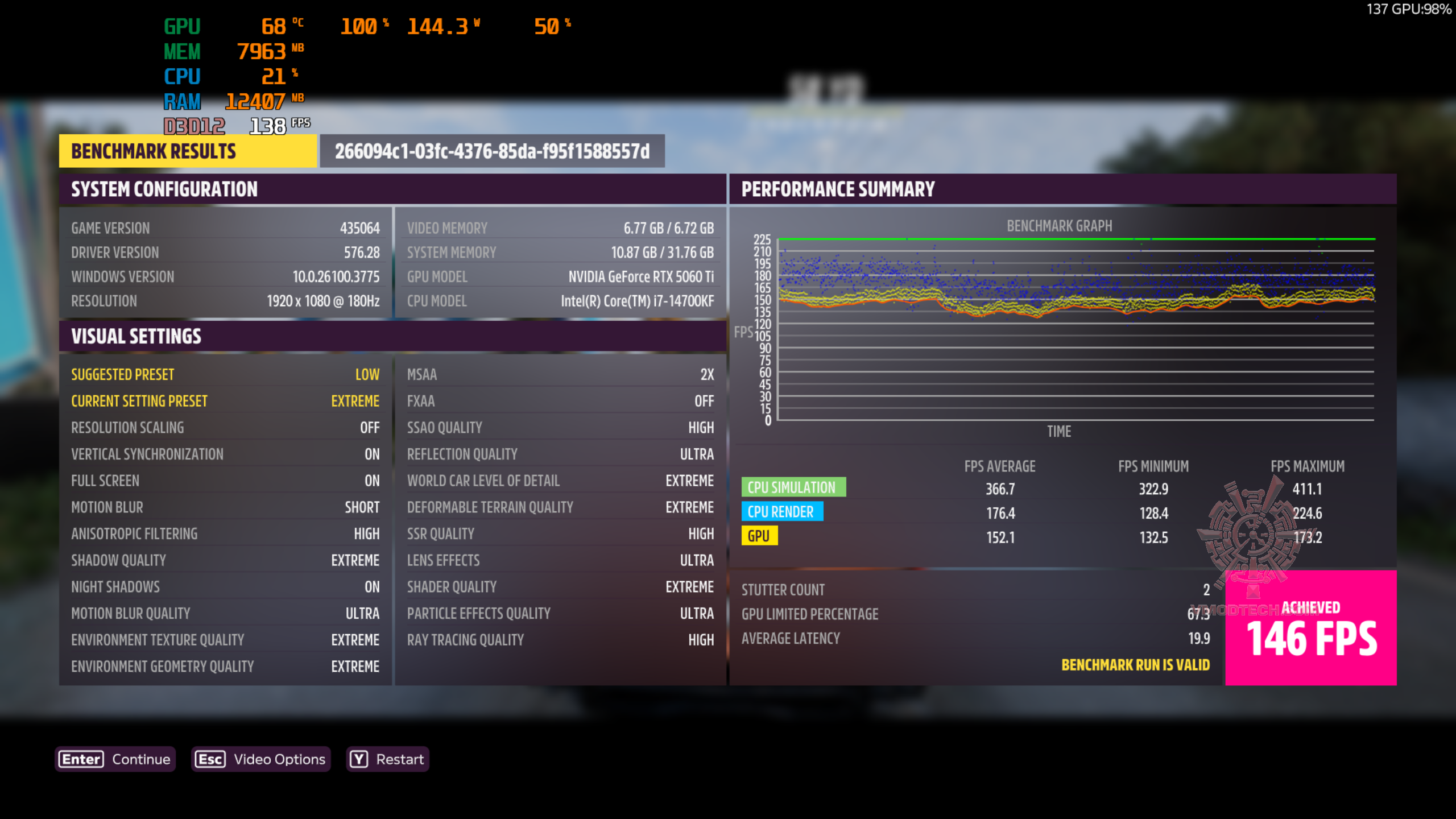Click the pink ACHIEVED 146 FPS badge

point(1310,627)
